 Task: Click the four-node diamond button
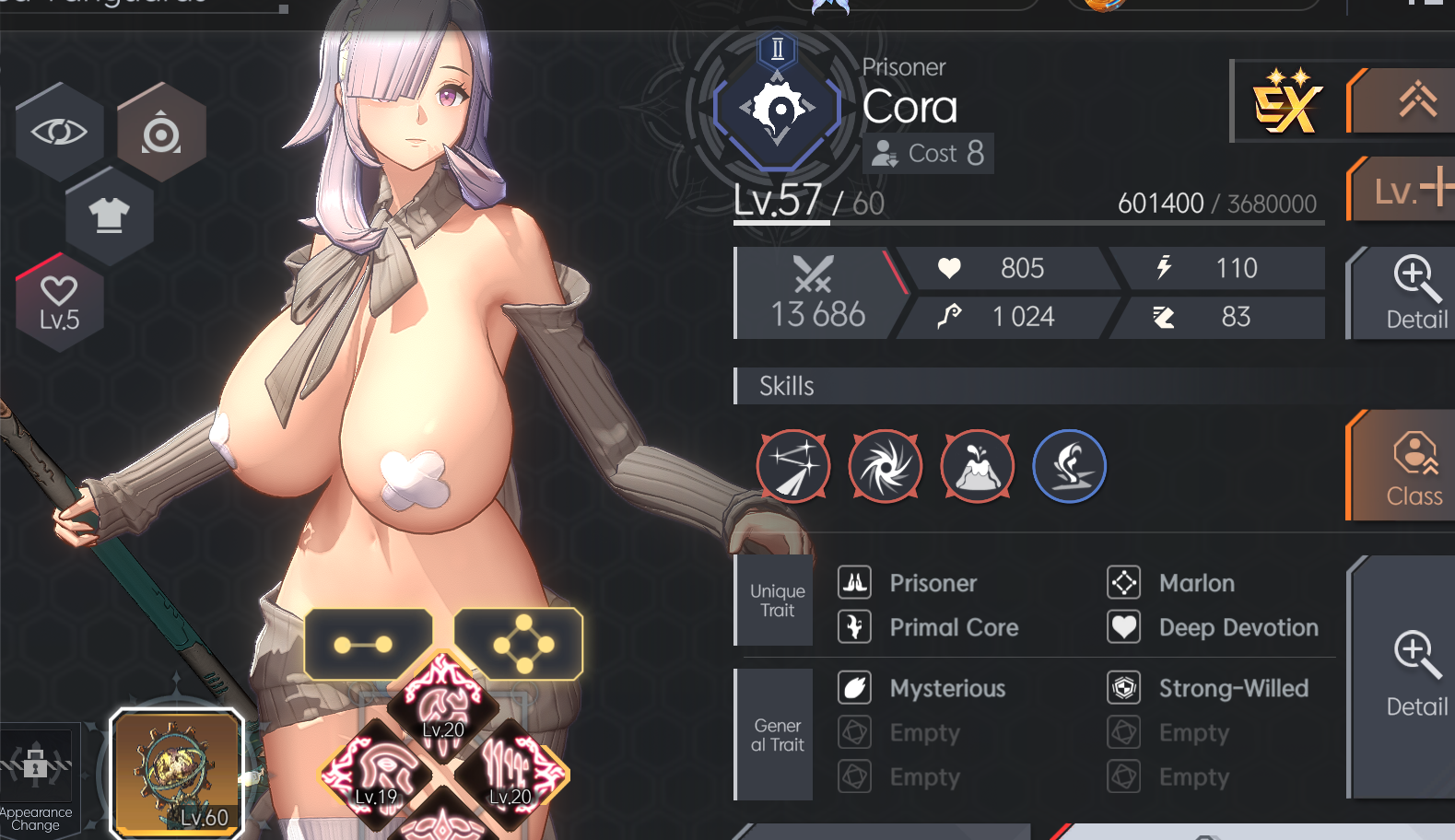tap(521, 644)
